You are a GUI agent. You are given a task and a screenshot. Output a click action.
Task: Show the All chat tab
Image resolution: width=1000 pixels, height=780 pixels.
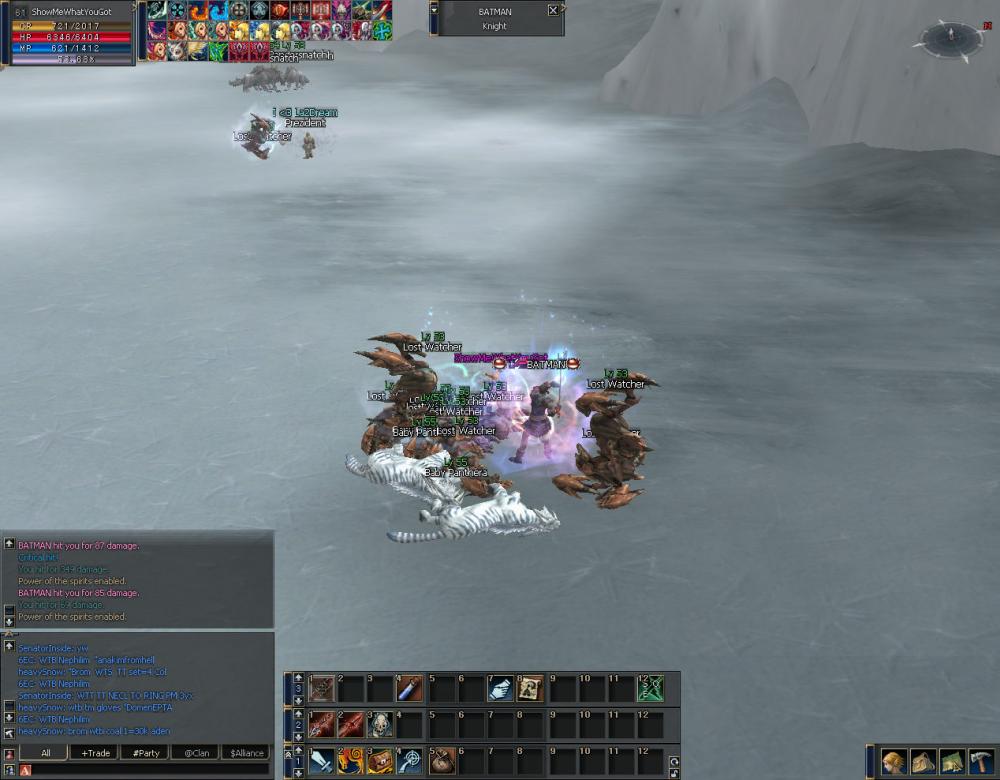[x=46, y=752]
